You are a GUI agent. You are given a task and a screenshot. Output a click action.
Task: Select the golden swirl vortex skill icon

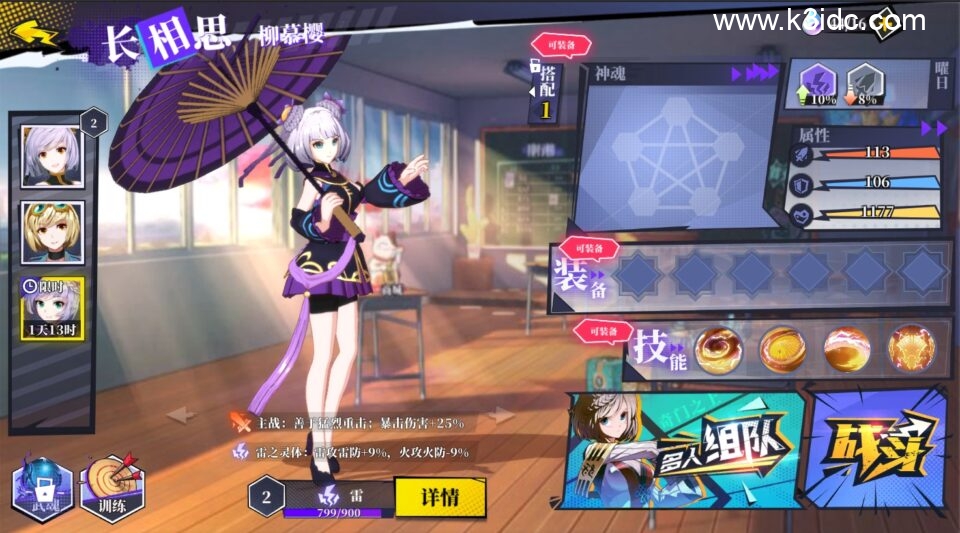718,349
